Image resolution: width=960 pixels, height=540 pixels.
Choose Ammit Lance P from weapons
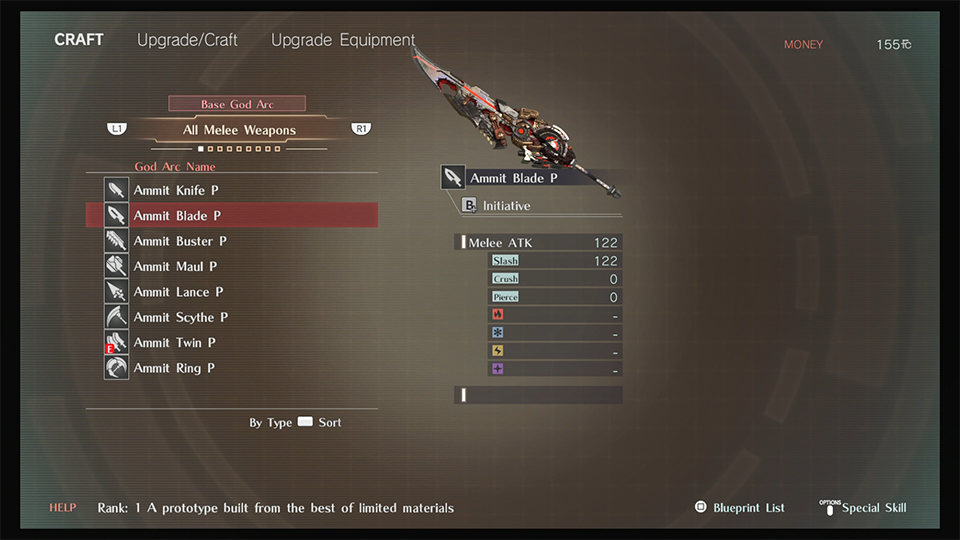coord(178,292)
